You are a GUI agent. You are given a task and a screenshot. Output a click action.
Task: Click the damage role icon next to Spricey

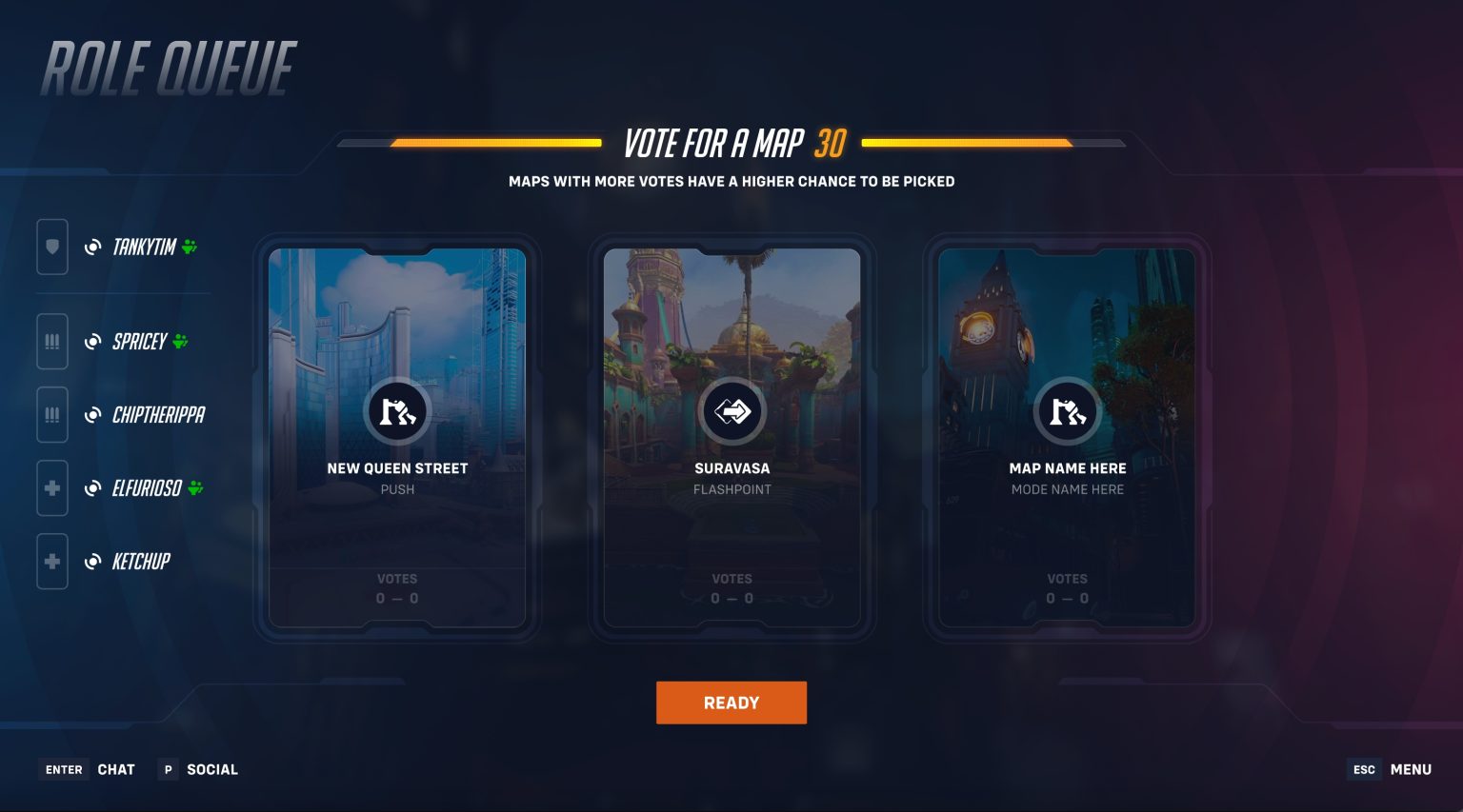pos(51,341)
